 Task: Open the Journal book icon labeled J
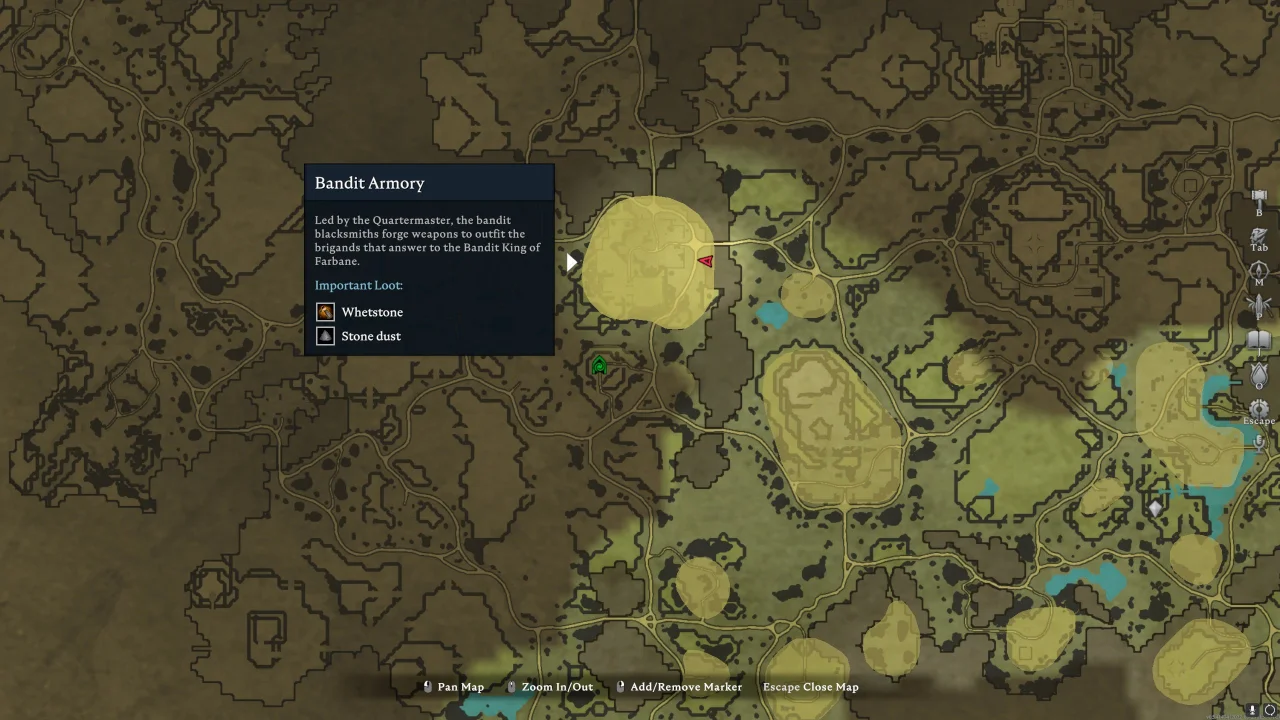click(x=1259, y=340)
